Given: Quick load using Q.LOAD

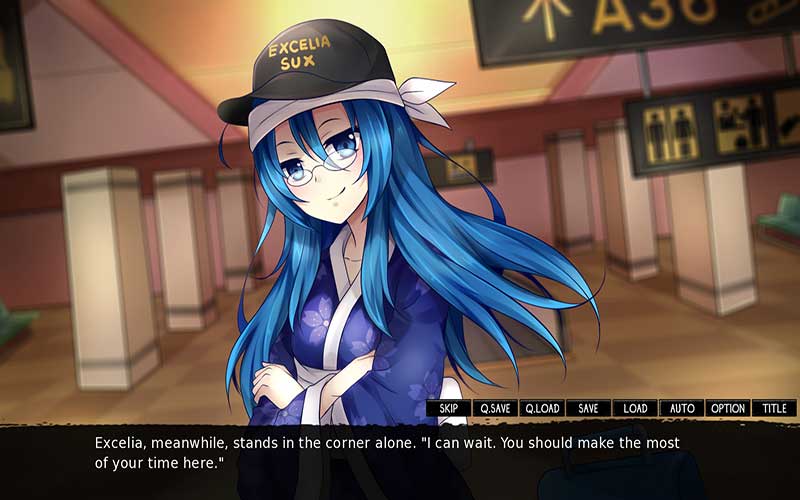Looking at the screenshot, I should (x=542, y=408).
